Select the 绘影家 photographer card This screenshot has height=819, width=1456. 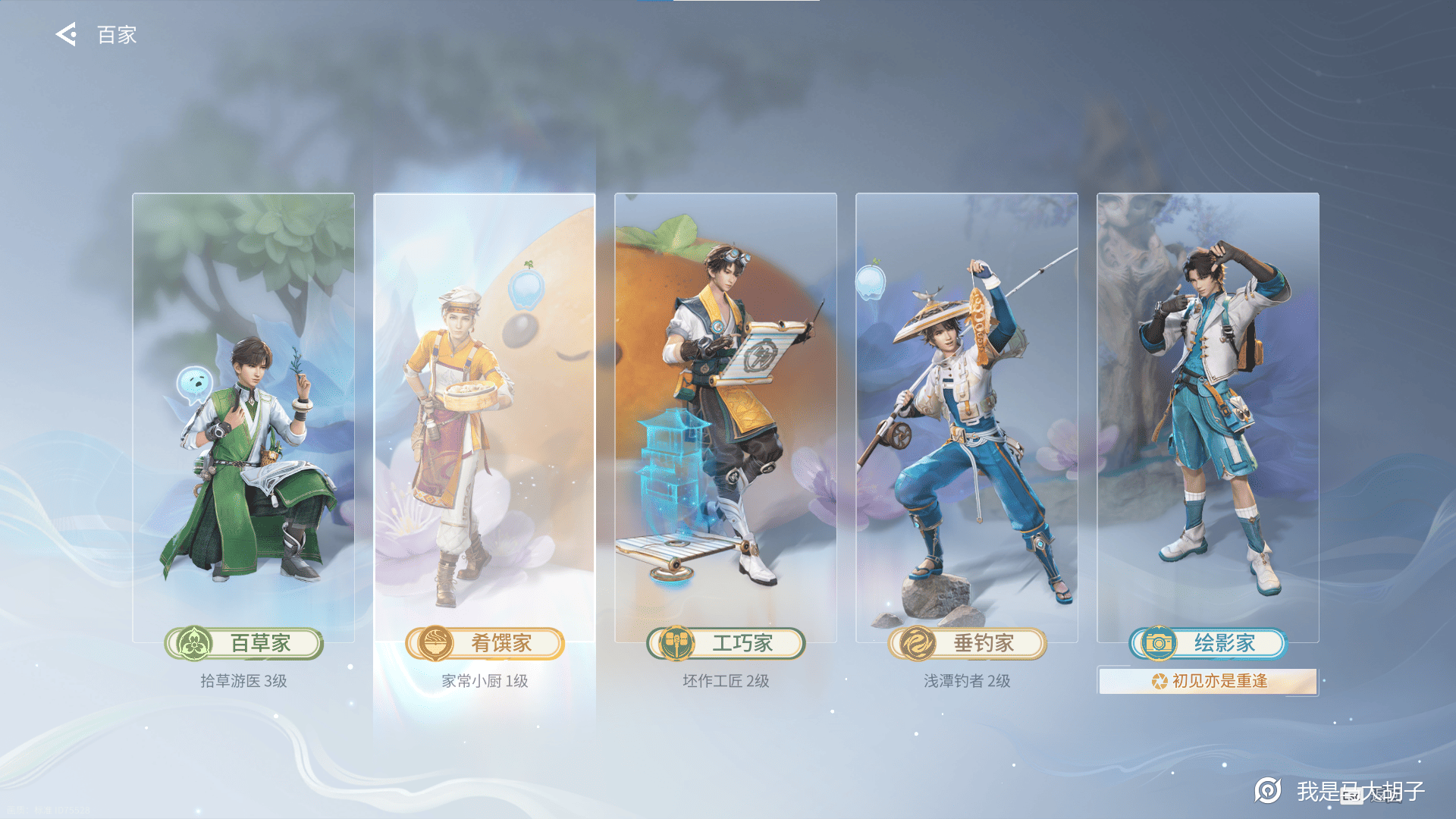(1208, 417)
